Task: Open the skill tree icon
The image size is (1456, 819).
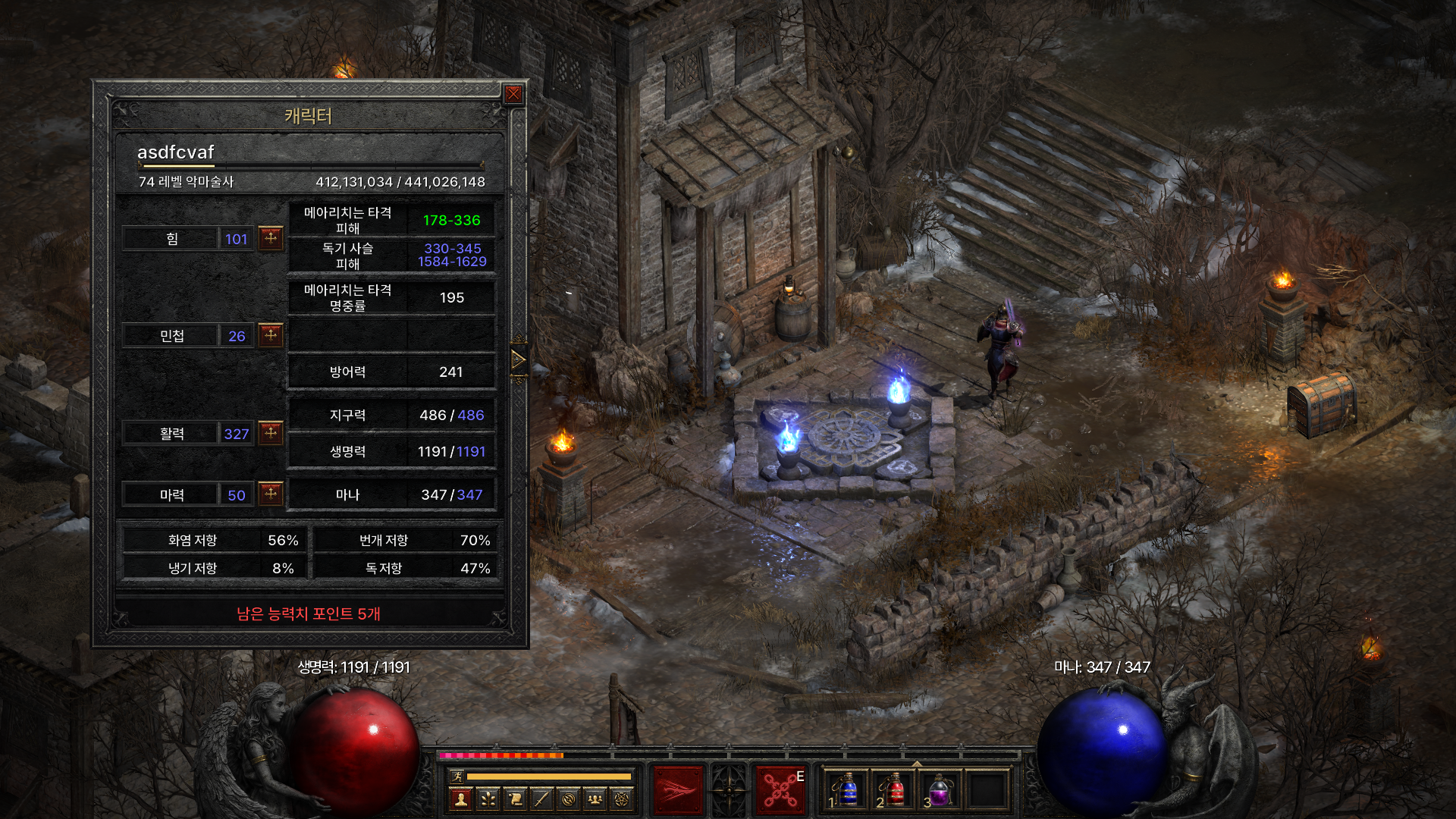Action: (488, 799)
